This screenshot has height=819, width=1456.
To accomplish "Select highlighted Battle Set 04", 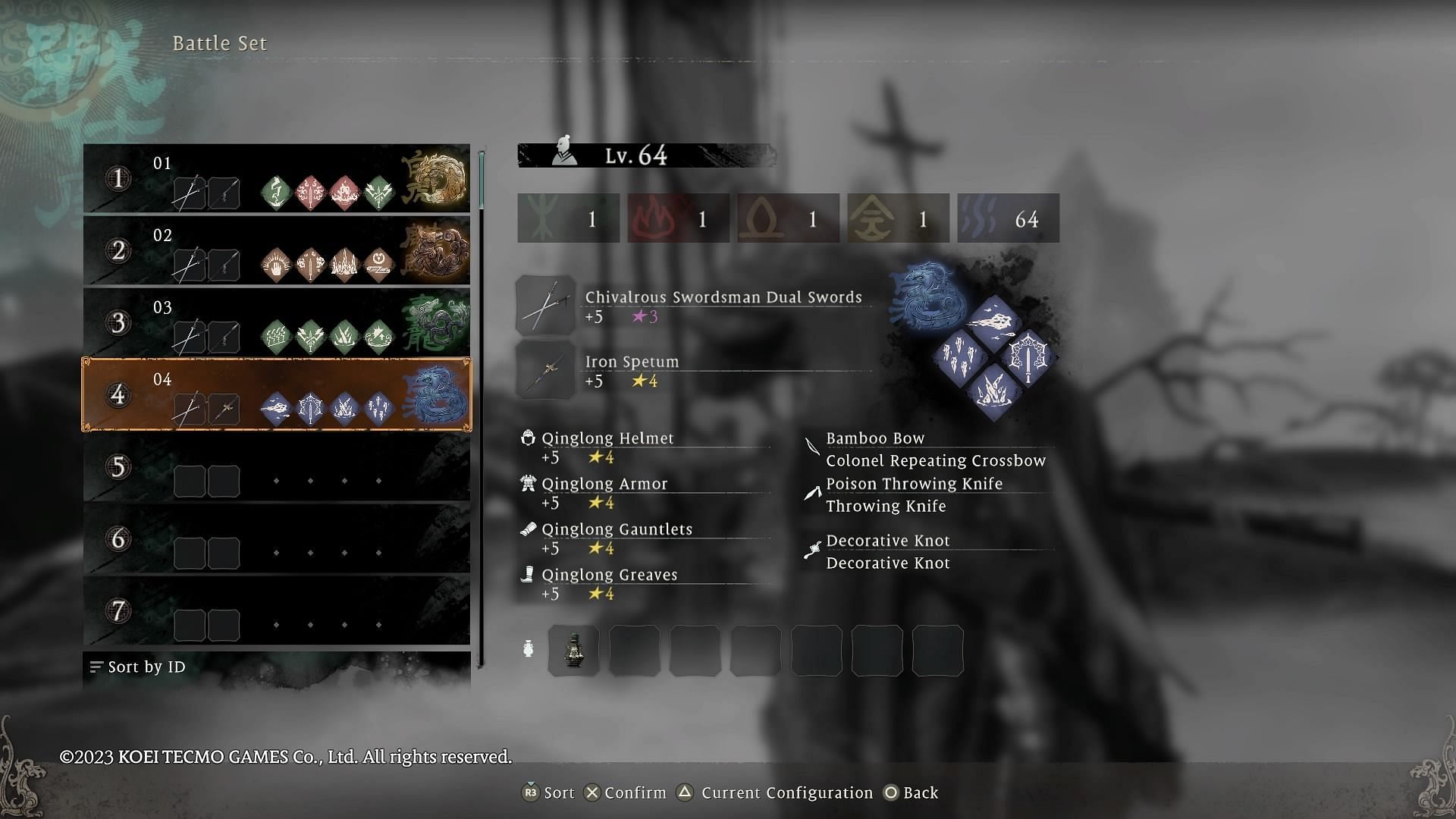I will [x=276, y=395].
